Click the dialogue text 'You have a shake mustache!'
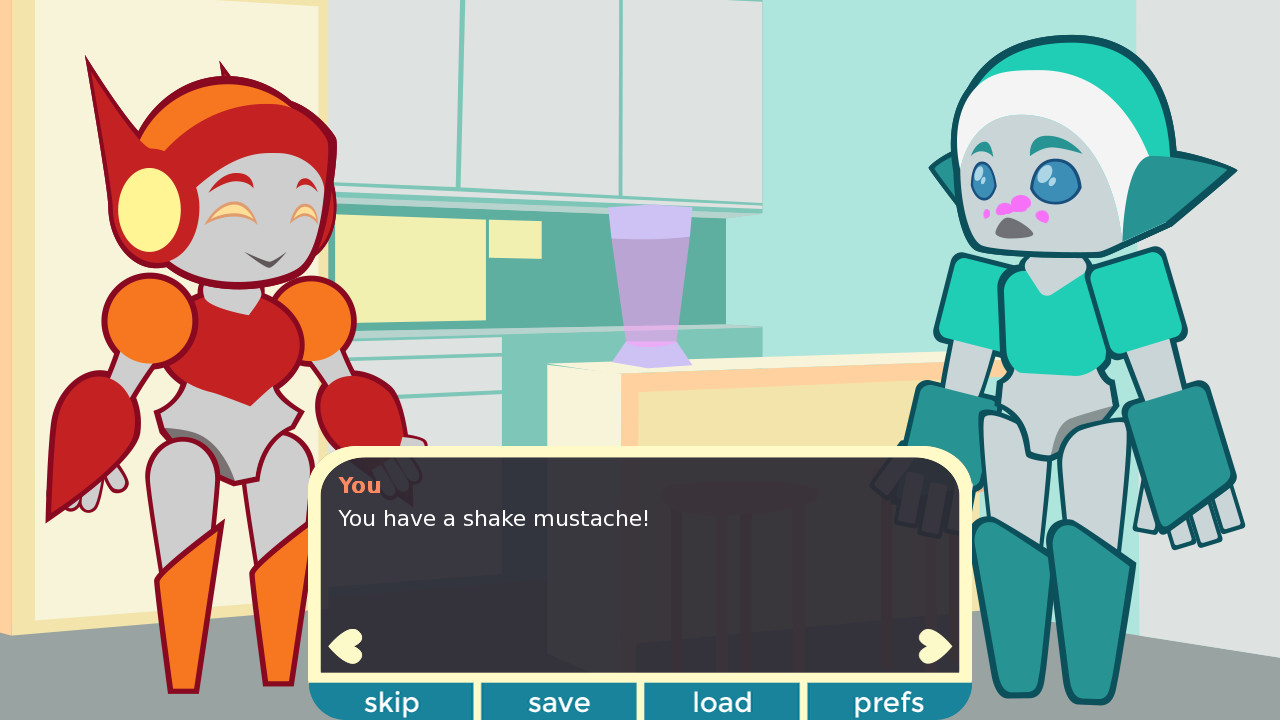The width and height of the screenshot is (1280, 720). click(x=493, y=519)
